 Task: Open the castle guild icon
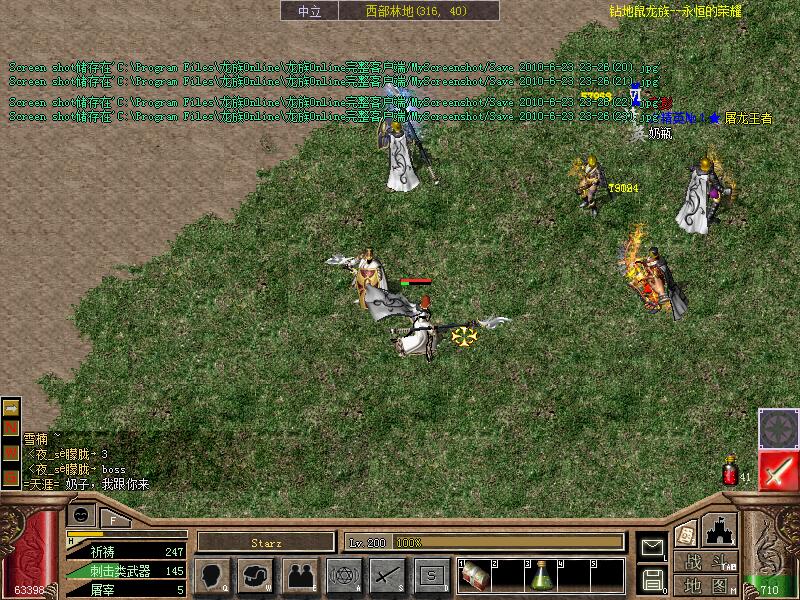click(720, 529)
